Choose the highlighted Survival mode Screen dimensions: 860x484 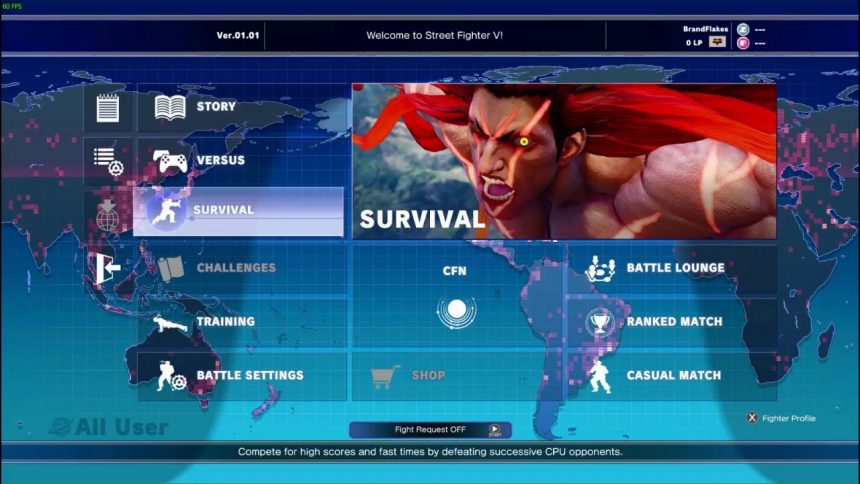(239, 211)
